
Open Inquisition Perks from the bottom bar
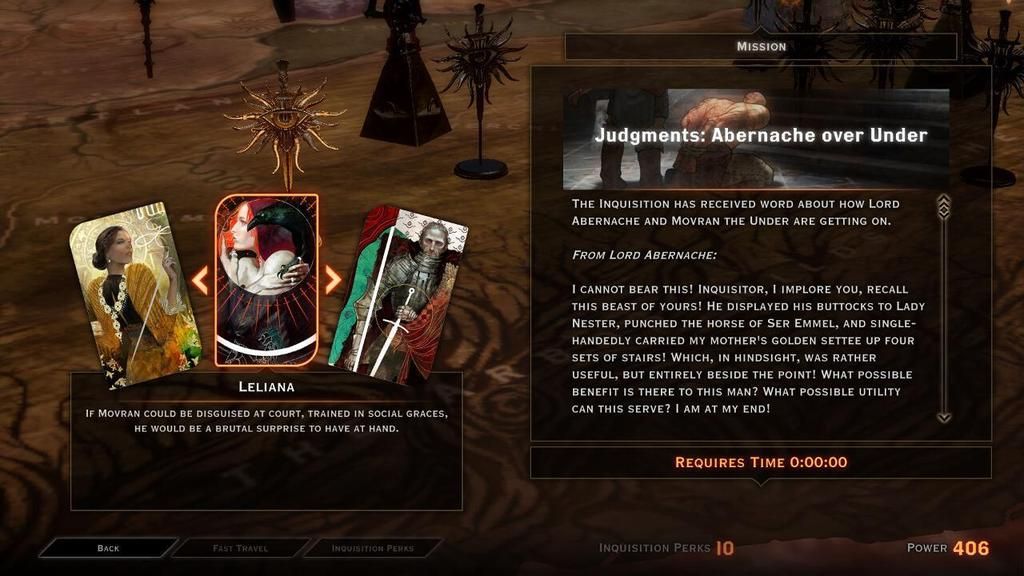(x=372, y=548)
